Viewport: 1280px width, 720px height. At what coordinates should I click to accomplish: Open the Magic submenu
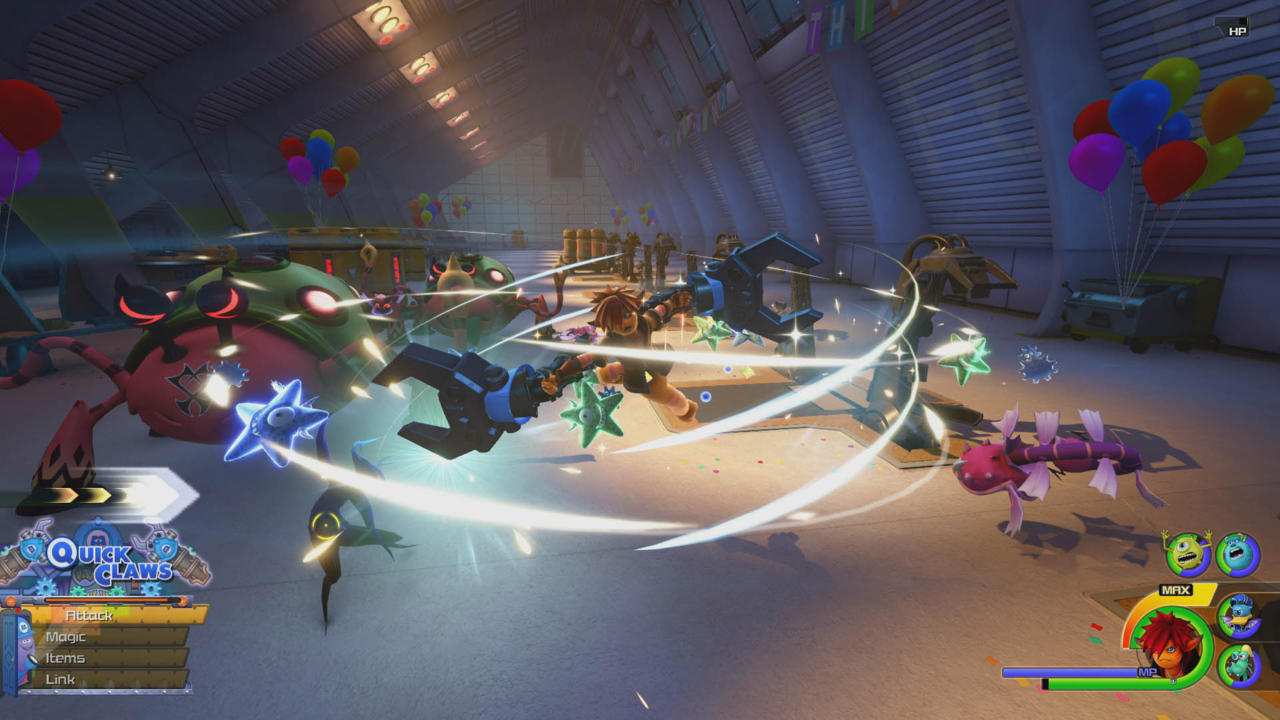[66, 636]
